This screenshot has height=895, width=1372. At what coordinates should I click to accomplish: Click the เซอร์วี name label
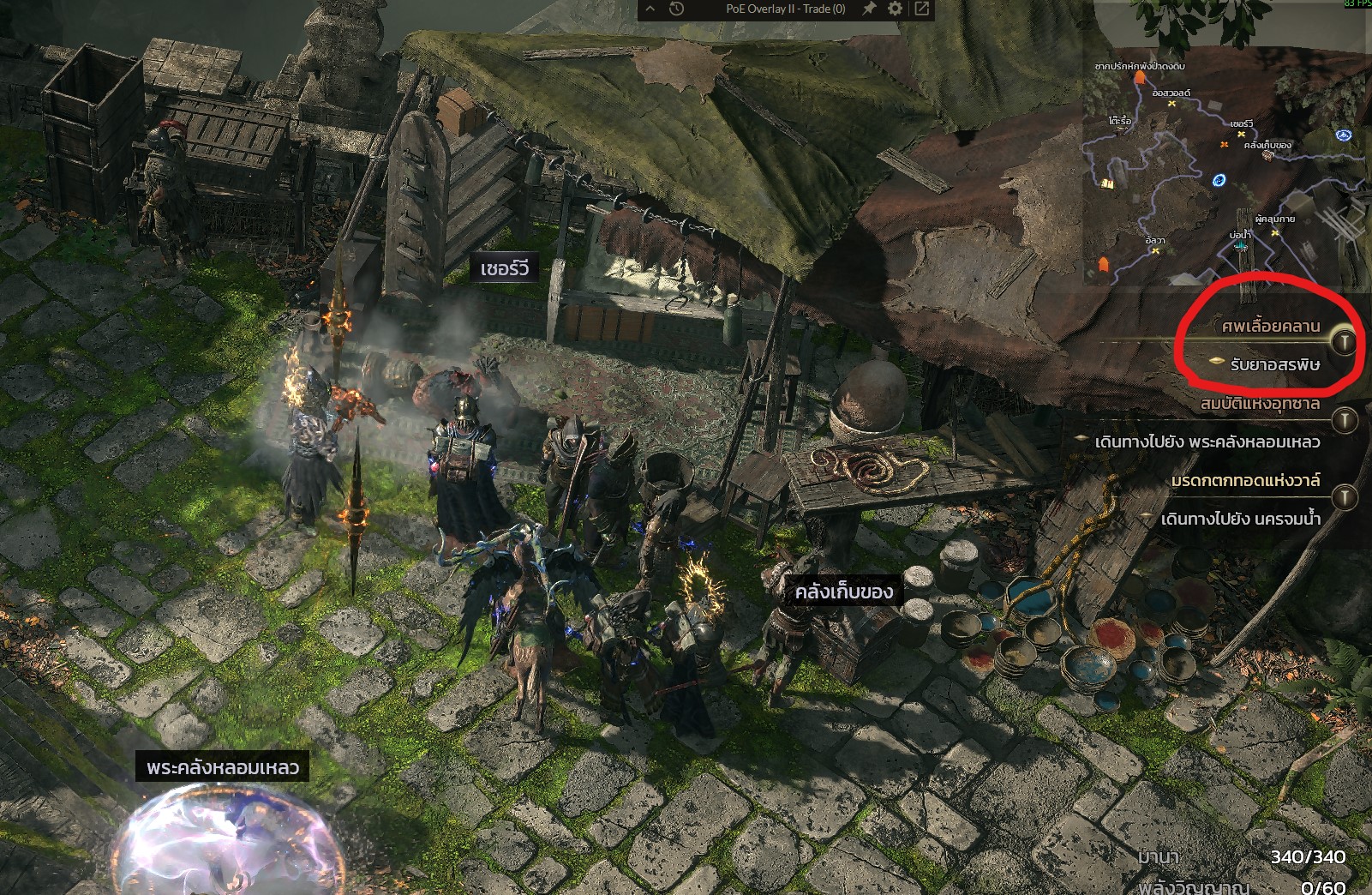504,269
